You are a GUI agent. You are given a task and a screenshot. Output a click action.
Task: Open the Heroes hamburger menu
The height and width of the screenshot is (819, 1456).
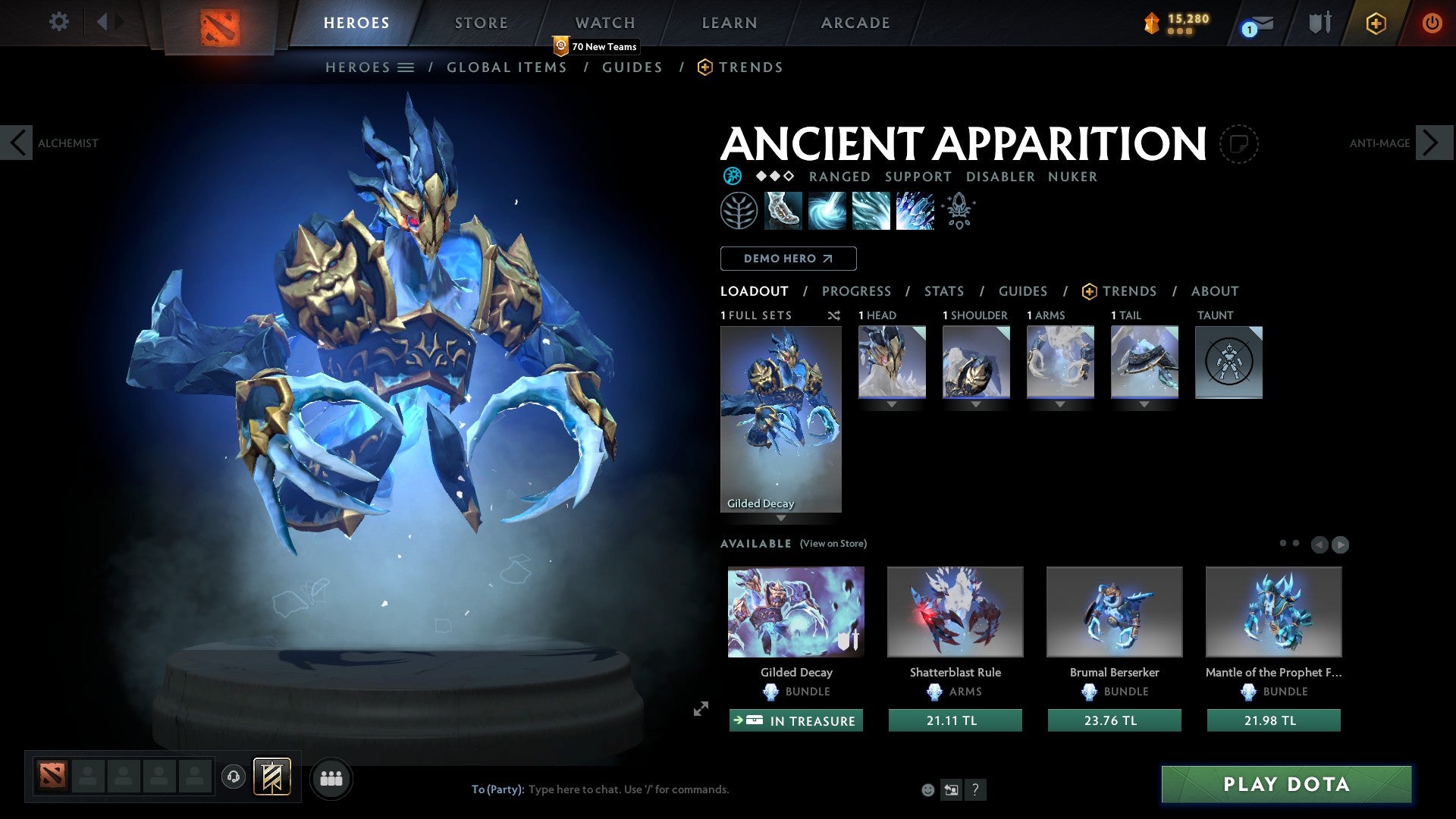406,67
